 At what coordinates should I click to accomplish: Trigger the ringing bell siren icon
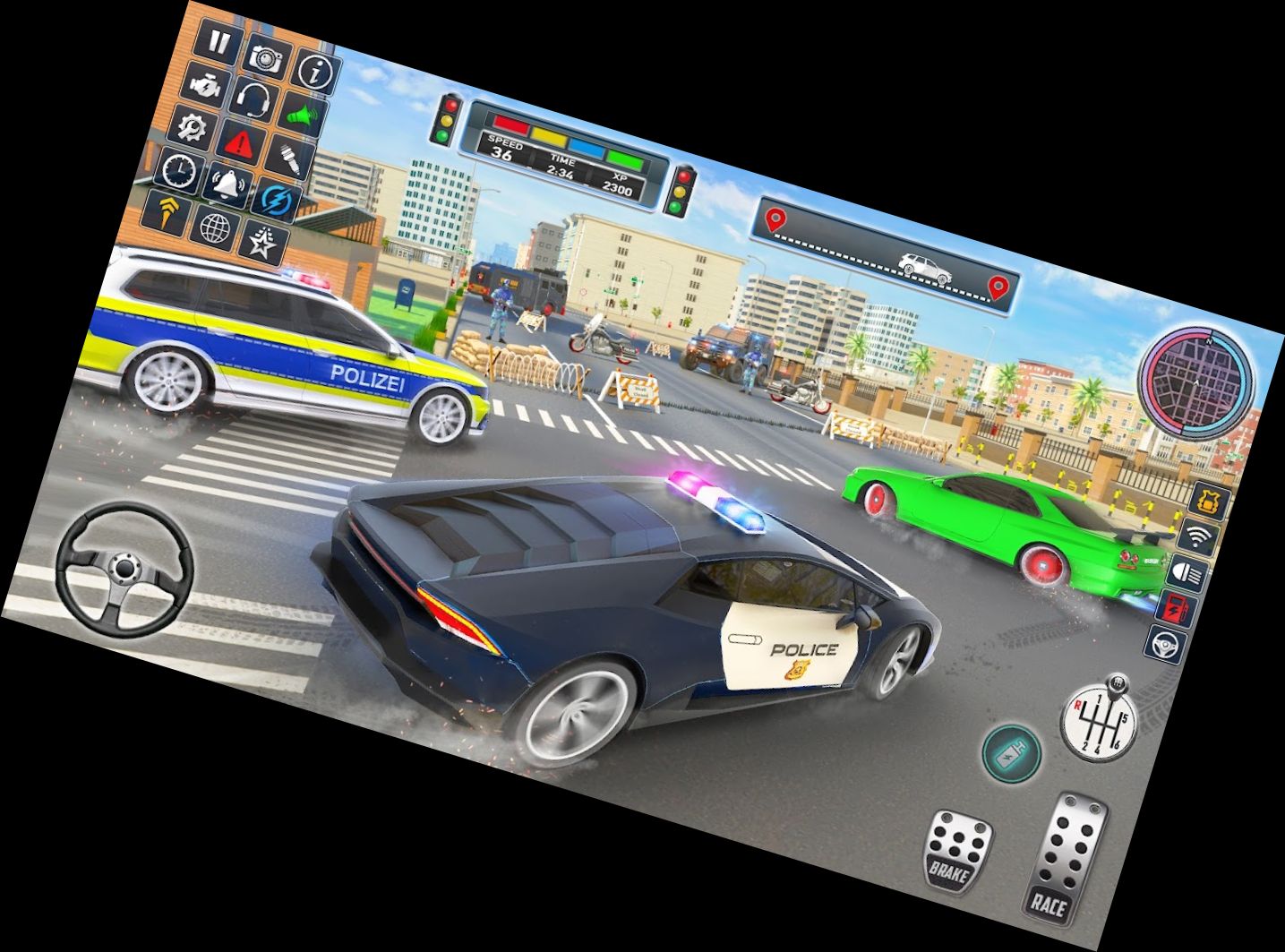coord(227,184)
